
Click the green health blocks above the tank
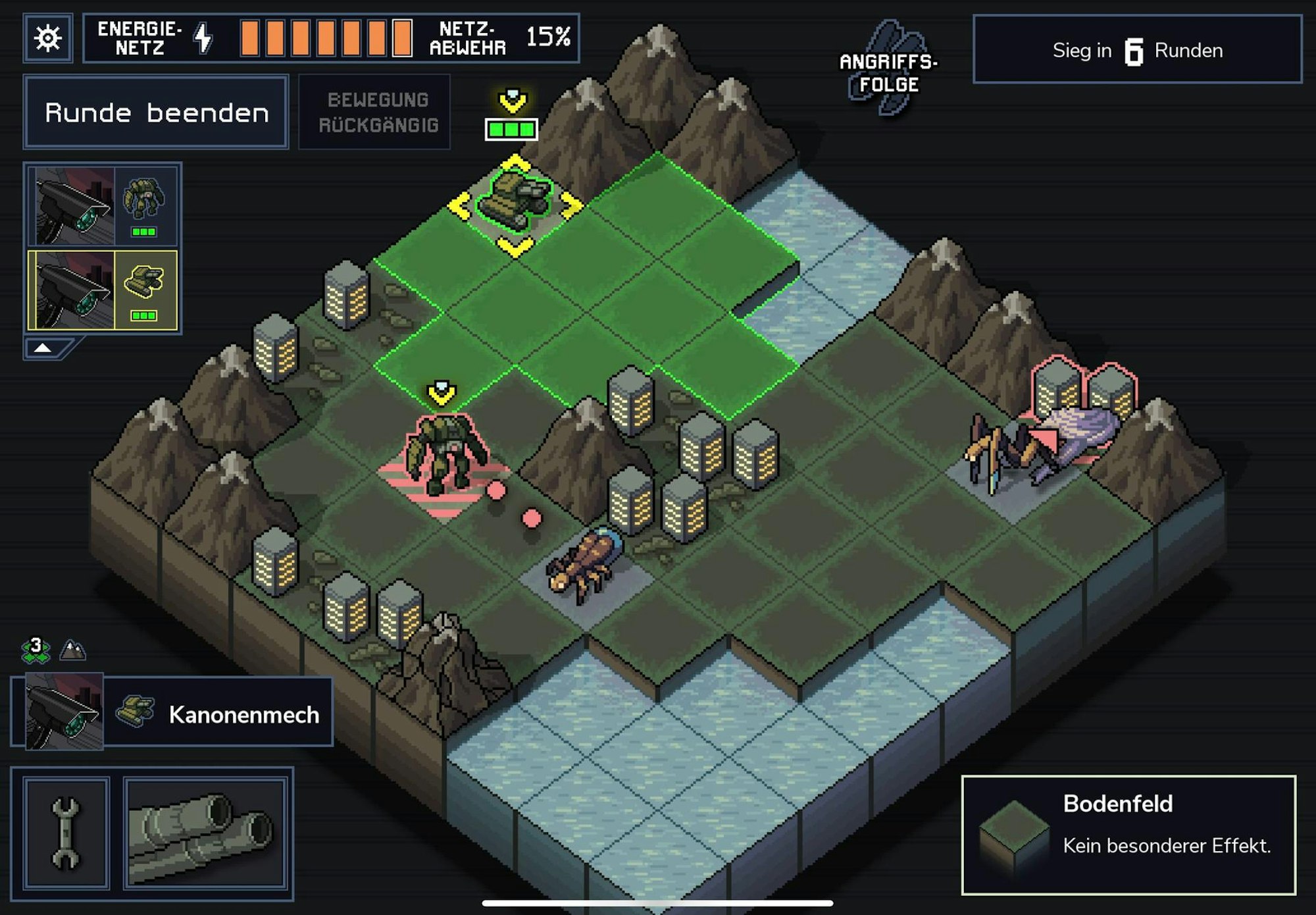(510, 130)
